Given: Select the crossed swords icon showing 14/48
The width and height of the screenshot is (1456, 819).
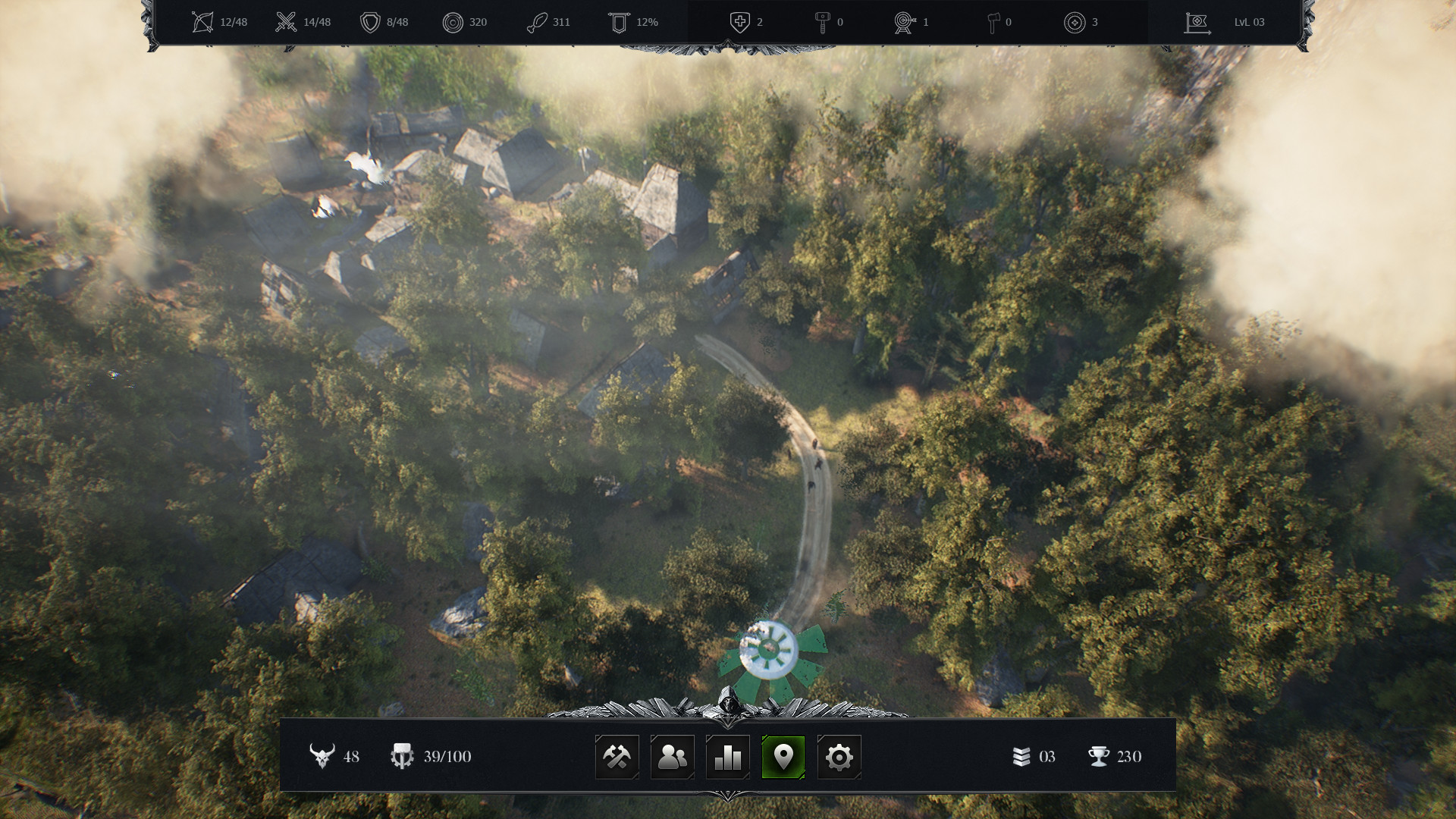Looking at the screenshot, I should tap(285, 21).
